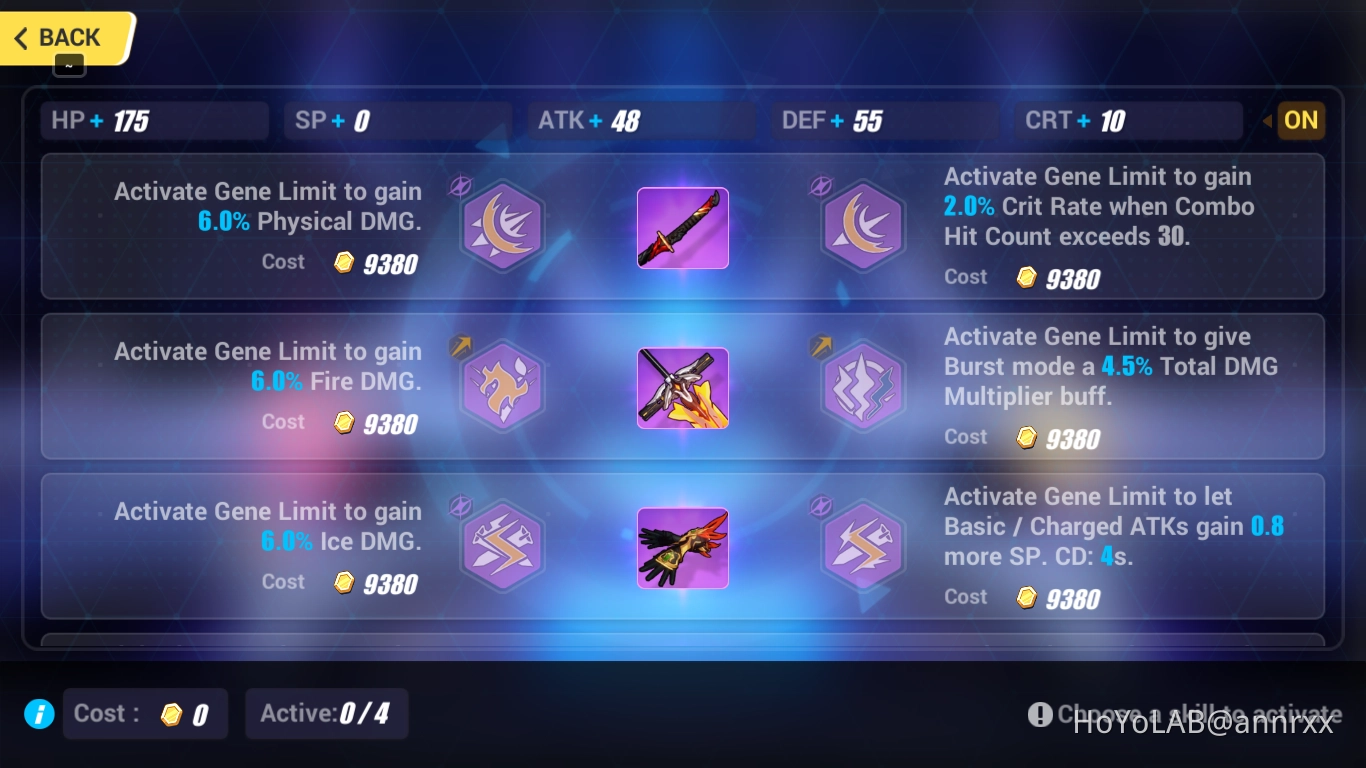The image size is (1366, 768).
Task: Select the Burst mode DMG multiplier gene icon
Action: click(863, 387)
